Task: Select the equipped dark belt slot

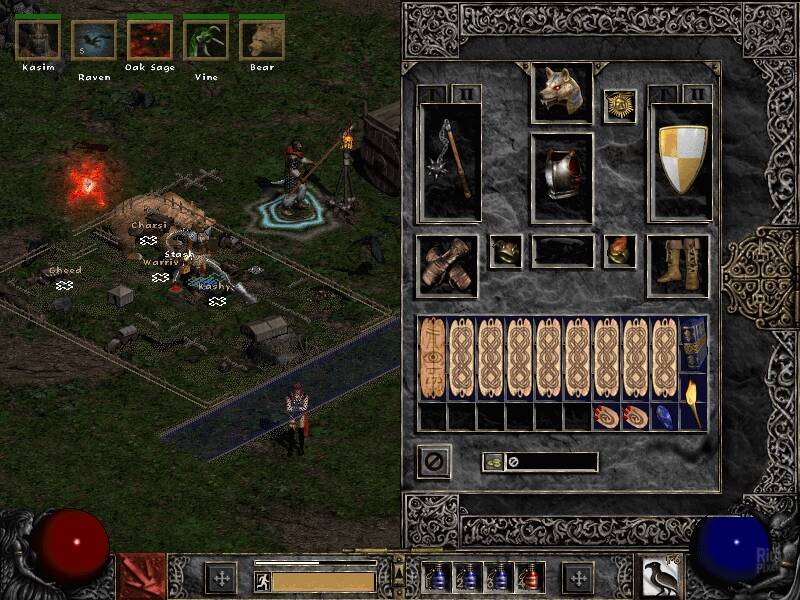Action: [562, 251]
